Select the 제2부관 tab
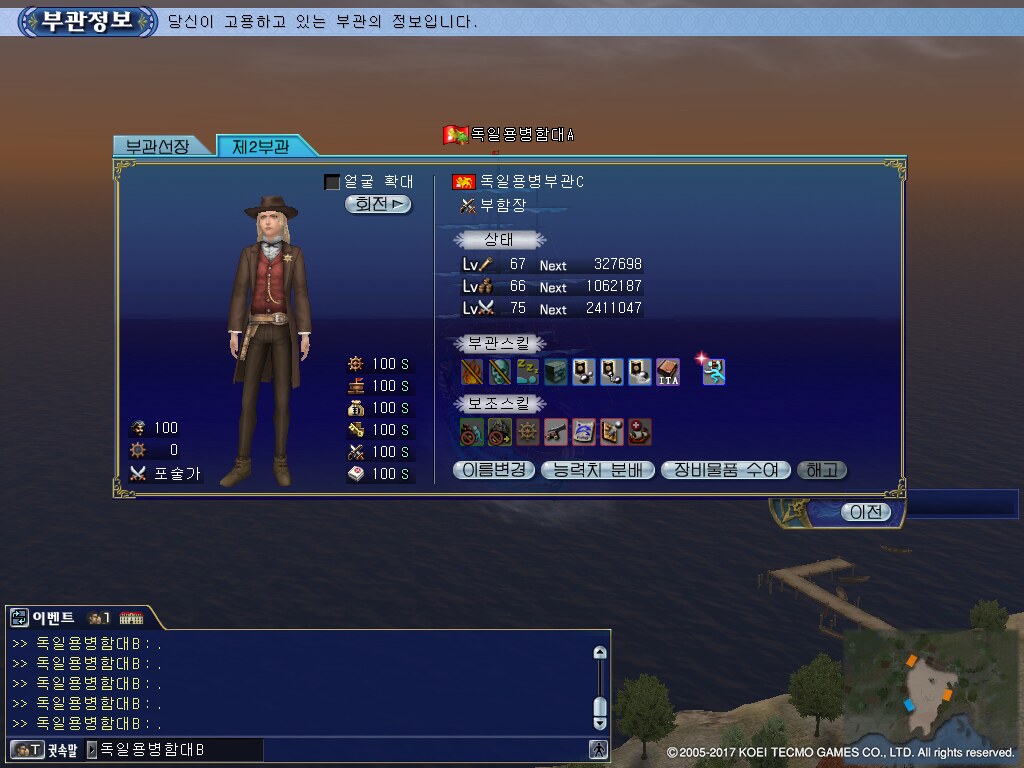This screenshot has height=768, width=1024. click(261, 146)
